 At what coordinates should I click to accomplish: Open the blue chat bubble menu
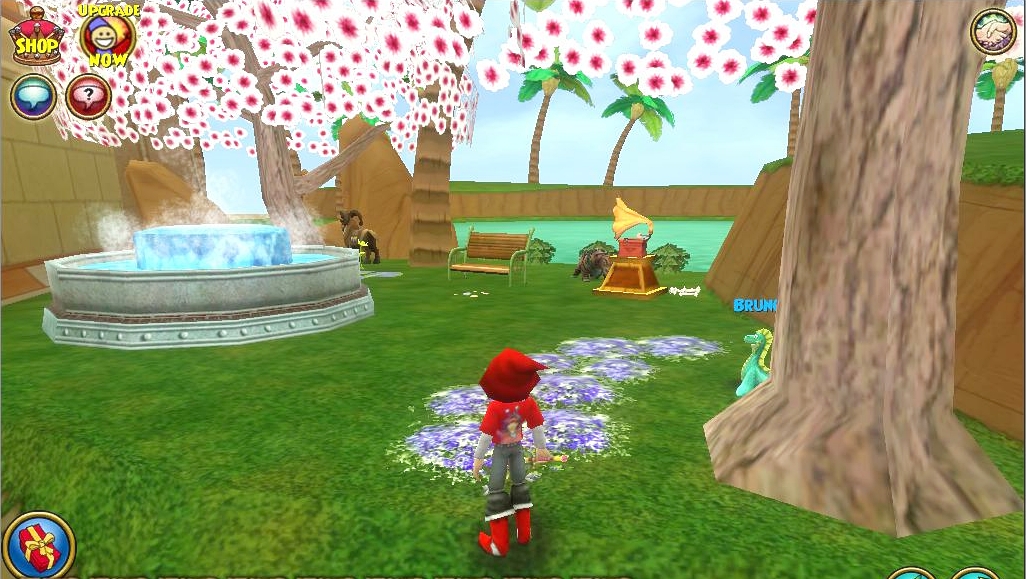33,97
